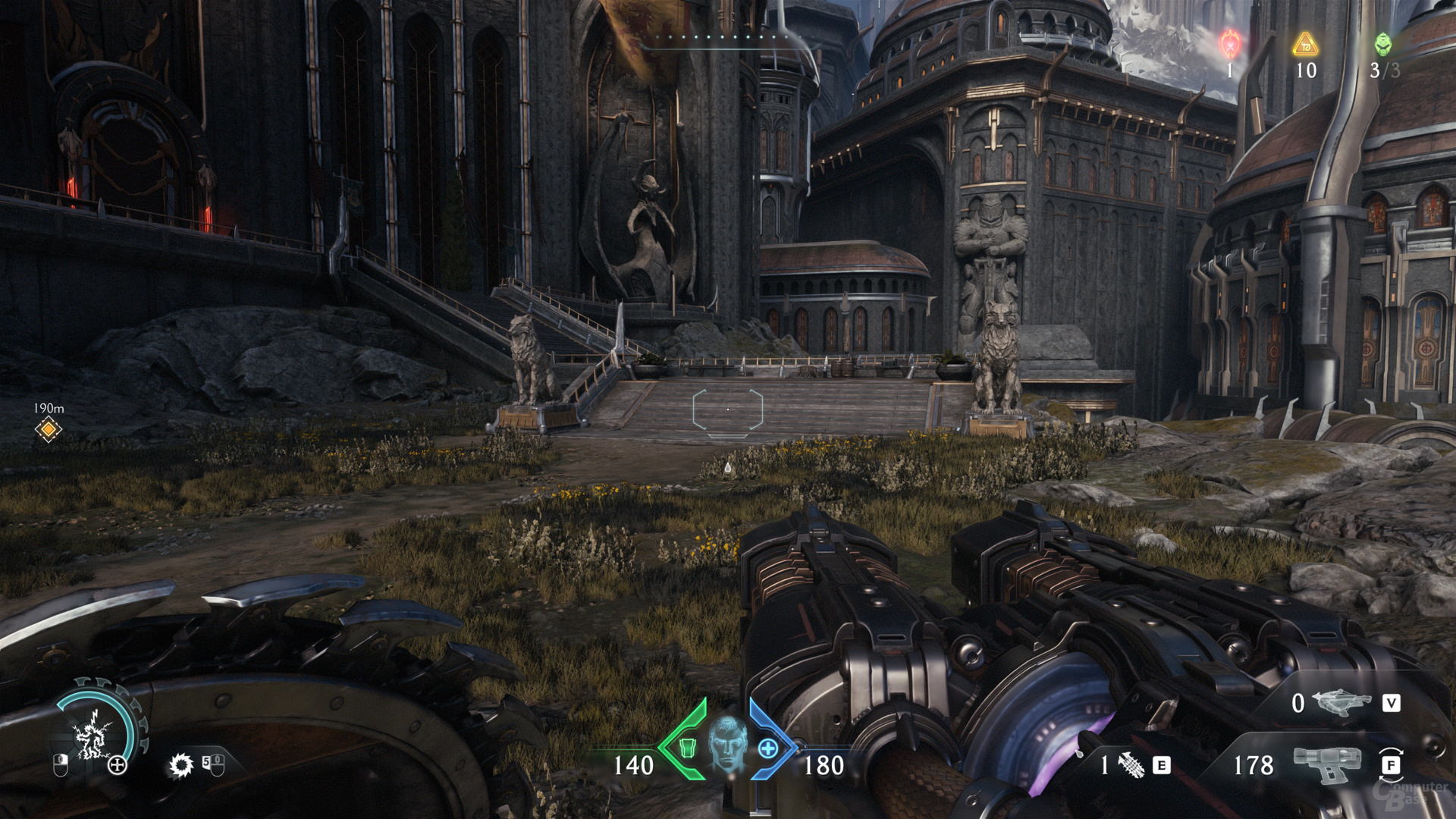The height and width of the screenshot is (819, 1456).
Task: Click the blue health cross icon
Action: pos(767,748)
